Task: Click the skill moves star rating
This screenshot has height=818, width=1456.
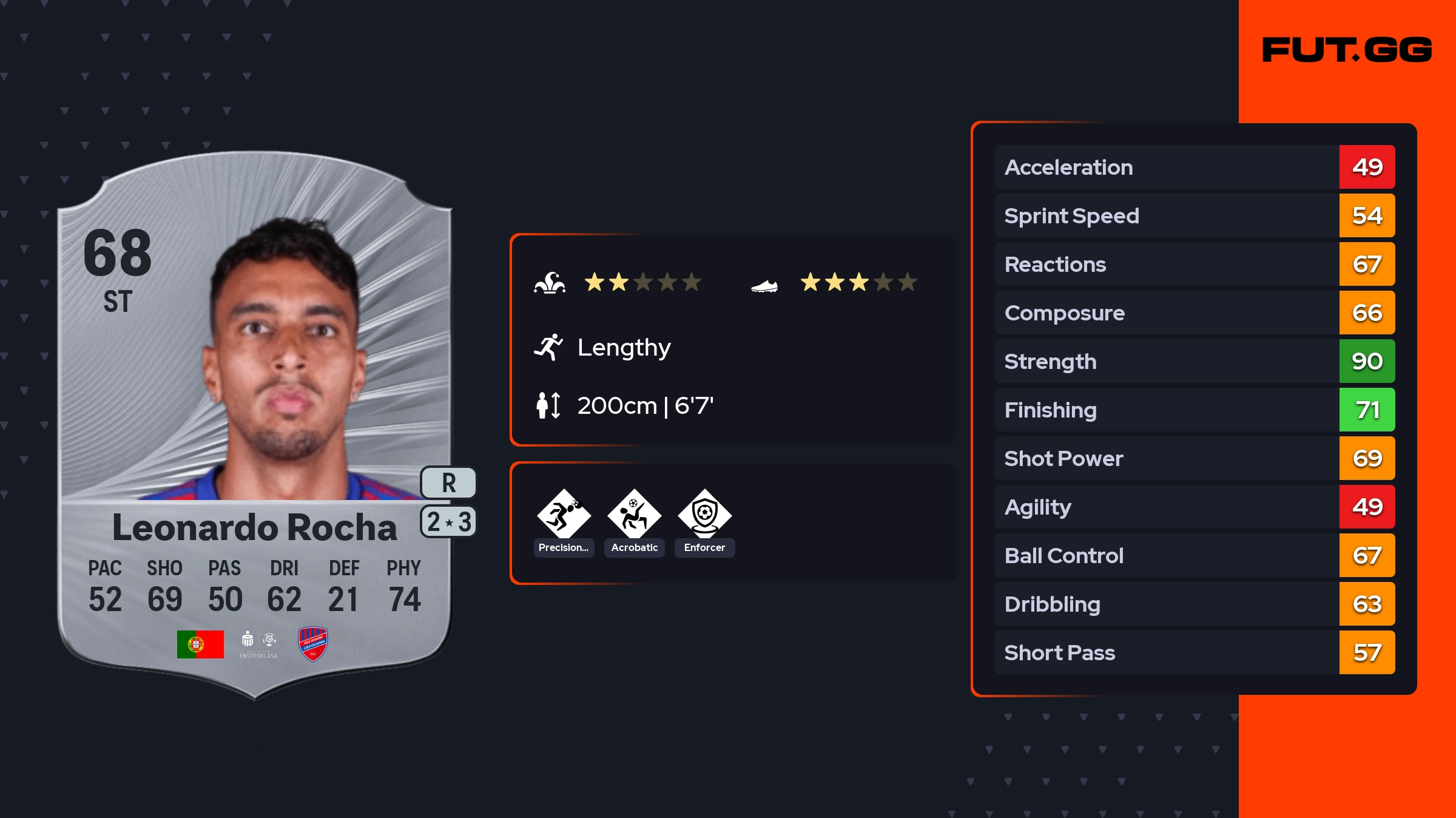Action: click(642, 282)
